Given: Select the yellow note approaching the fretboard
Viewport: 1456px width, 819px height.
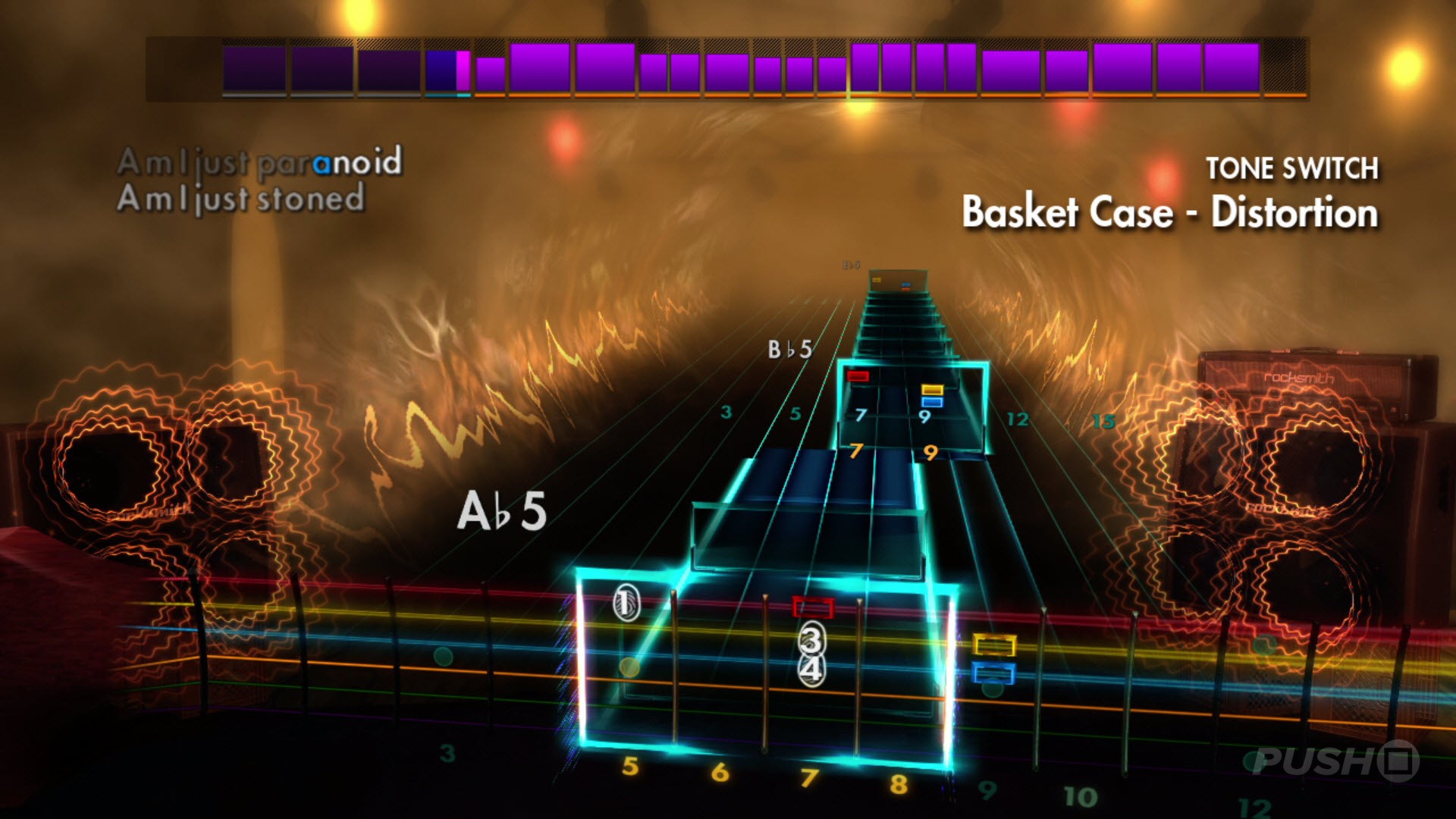Looking at the screenshot, I should click(995, 645).
